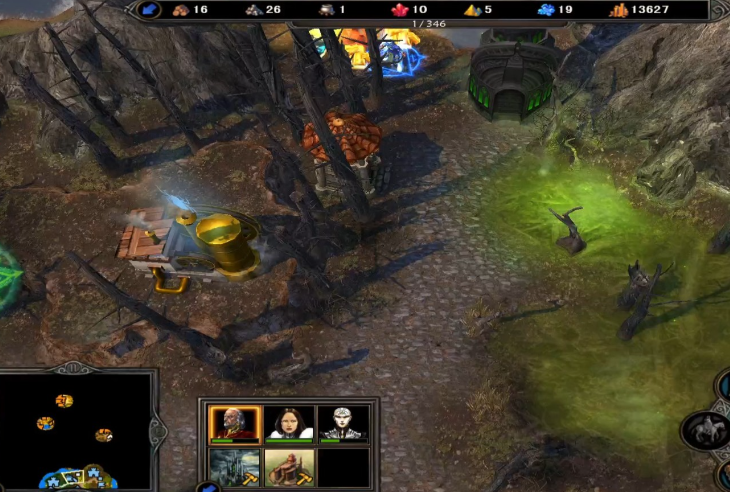Select the dark-haired woman hero portrait

pos(289,423)
